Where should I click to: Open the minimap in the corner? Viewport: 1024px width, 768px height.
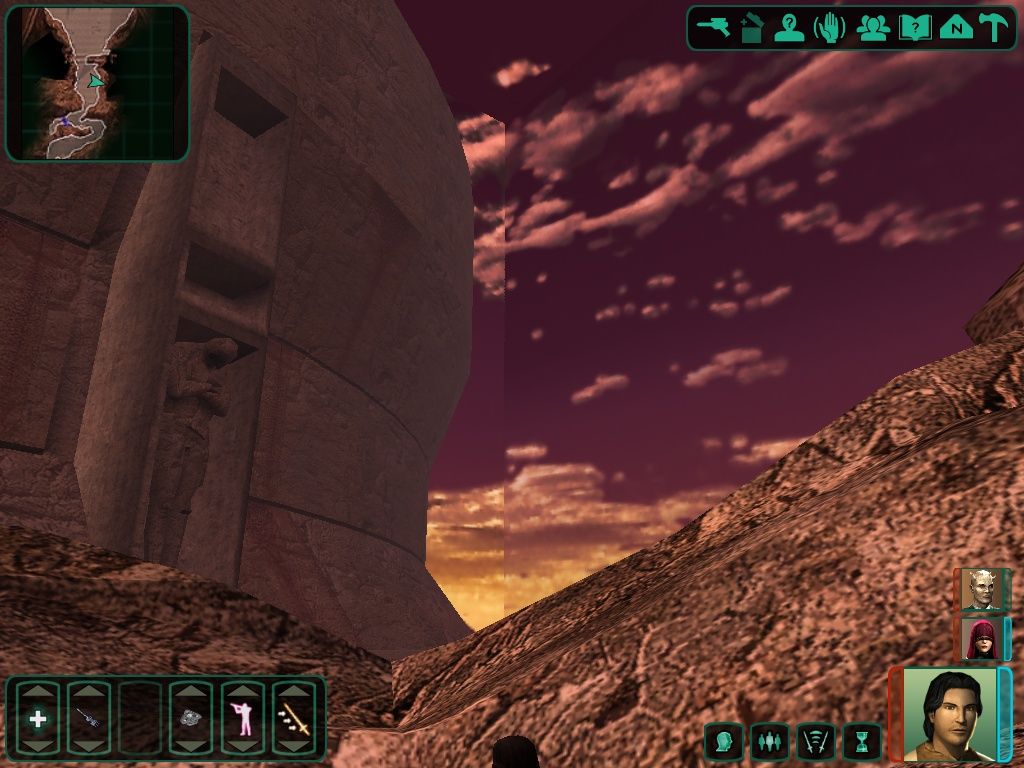(x=97, y=83)
